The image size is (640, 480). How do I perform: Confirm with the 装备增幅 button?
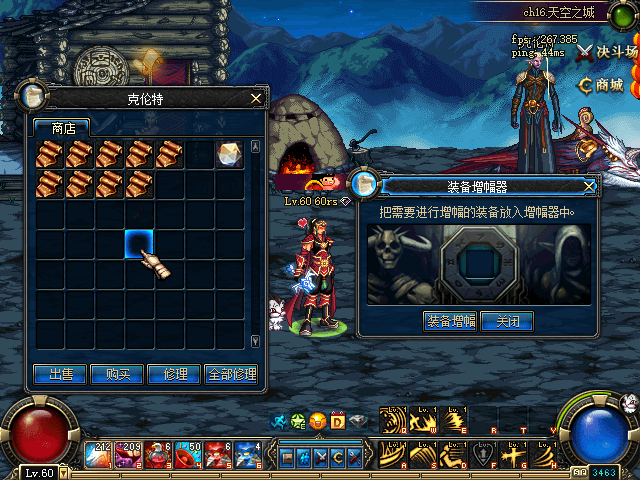[x=450, y=321]
